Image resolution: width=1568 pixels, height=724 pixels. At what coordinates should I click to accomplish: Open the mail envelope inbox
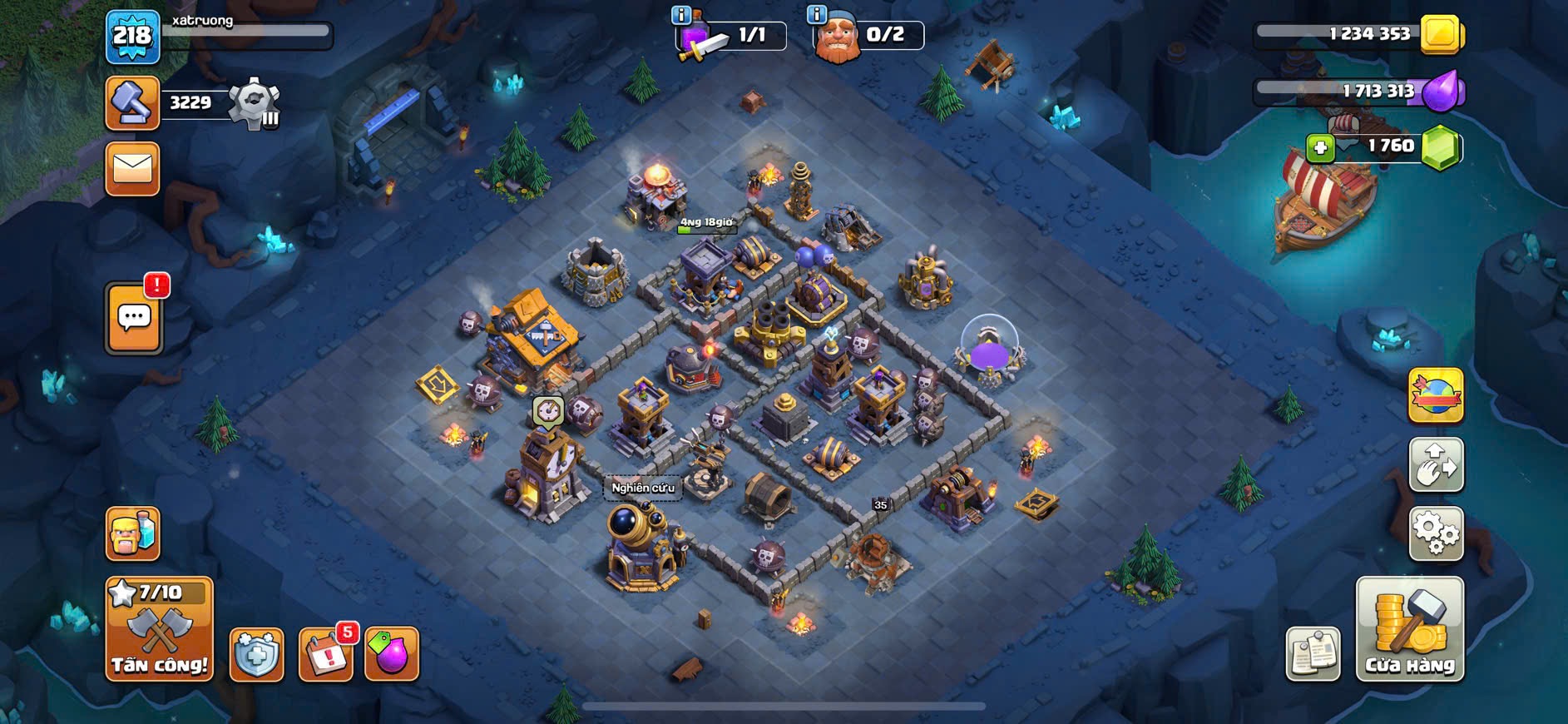pyautogui.click(x=132, y=169)
